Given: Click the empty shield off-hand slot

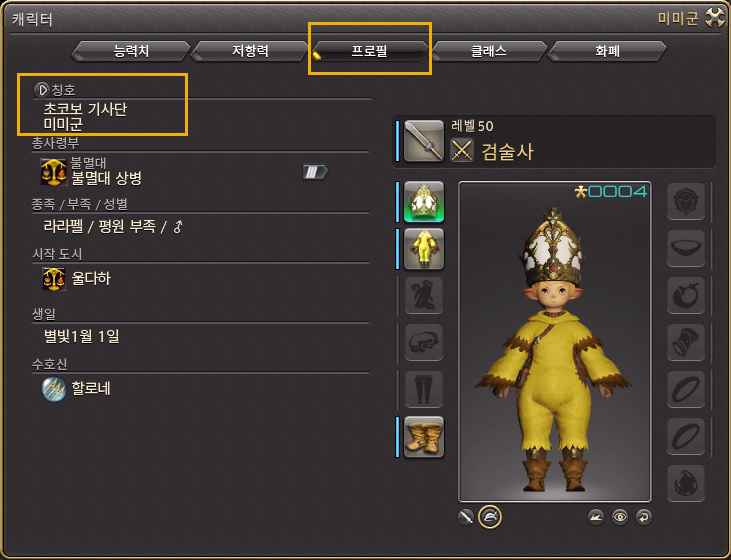Looking at the screenshot, I should pos(686,202).
